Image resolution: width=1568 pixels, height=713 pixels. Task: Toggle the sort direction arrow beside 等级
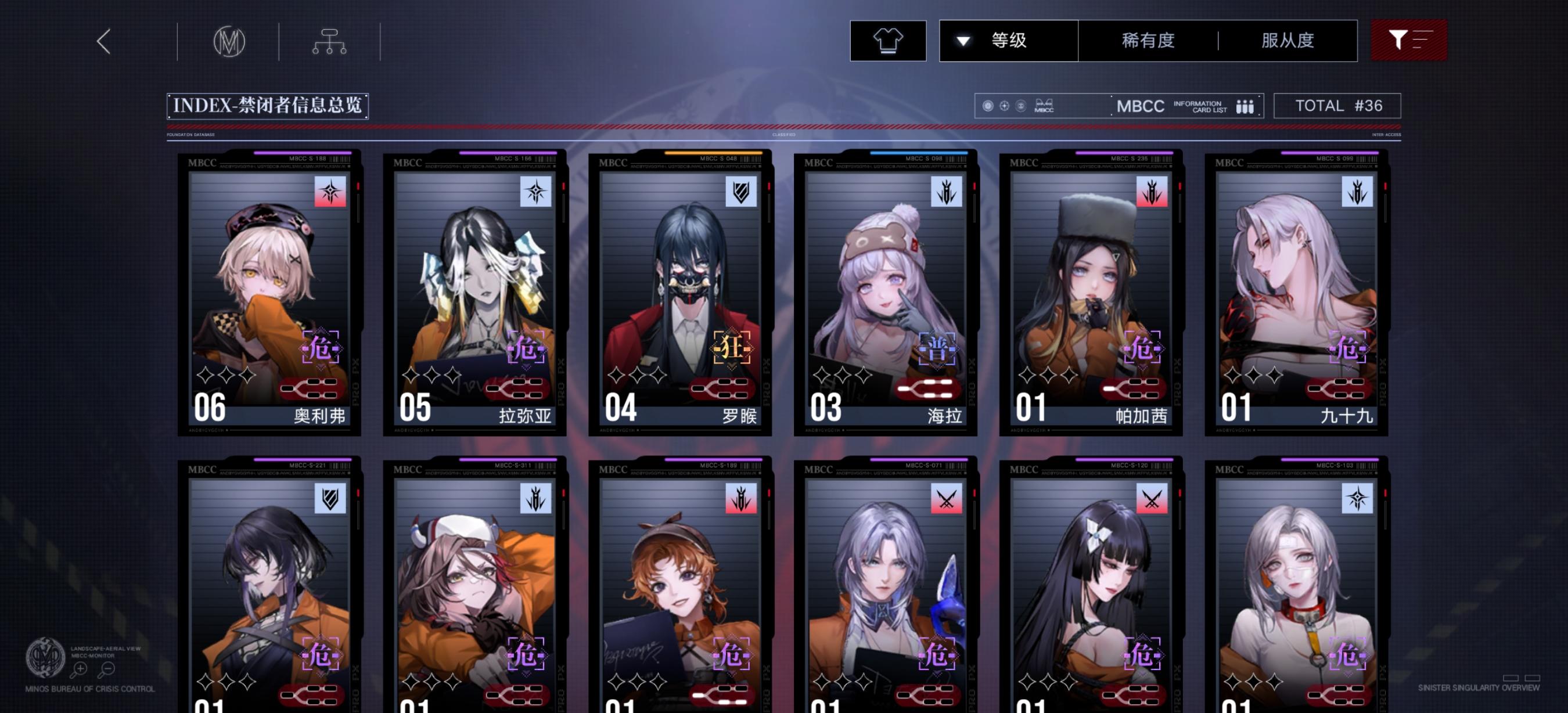[963, 40]
